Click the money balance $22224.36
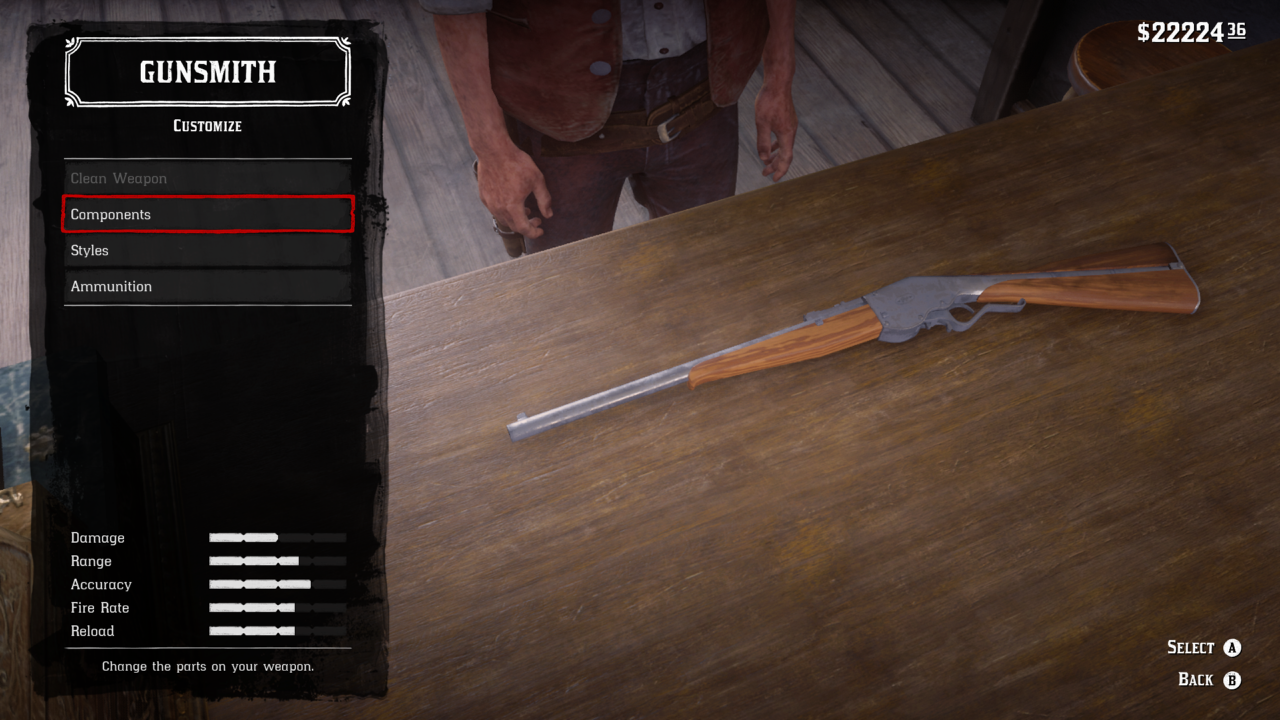 [x=1190, y=31]
